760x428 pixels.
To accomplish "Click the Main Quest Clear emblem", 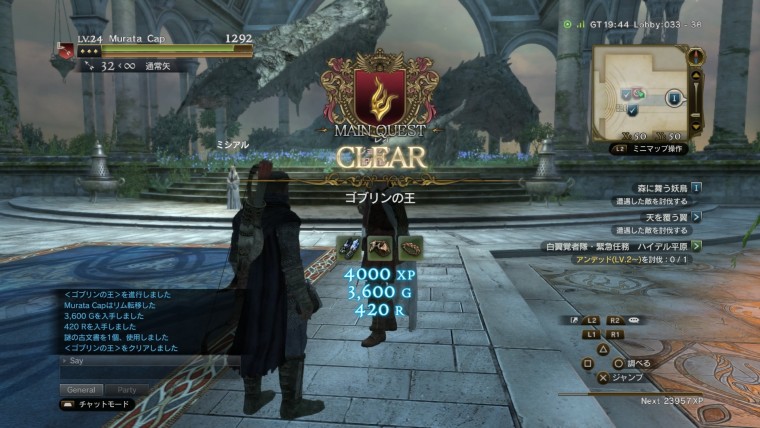I will coord(379,95).
